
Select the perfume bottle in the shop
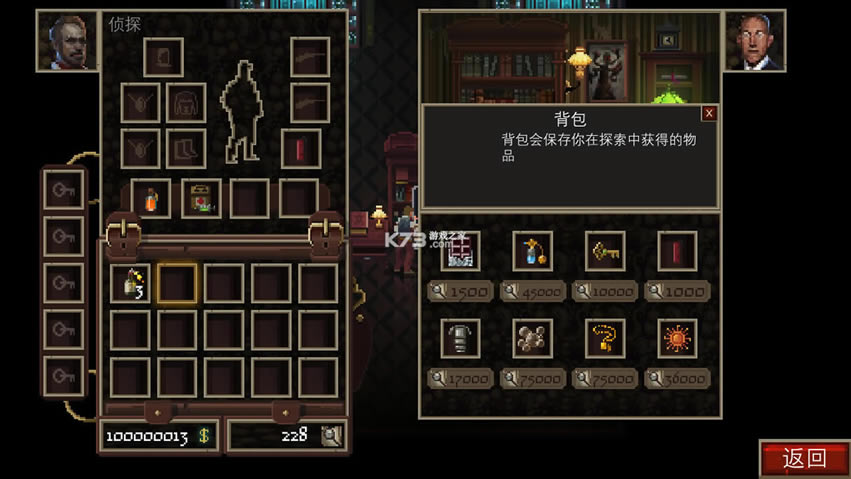tap(532, 251)
